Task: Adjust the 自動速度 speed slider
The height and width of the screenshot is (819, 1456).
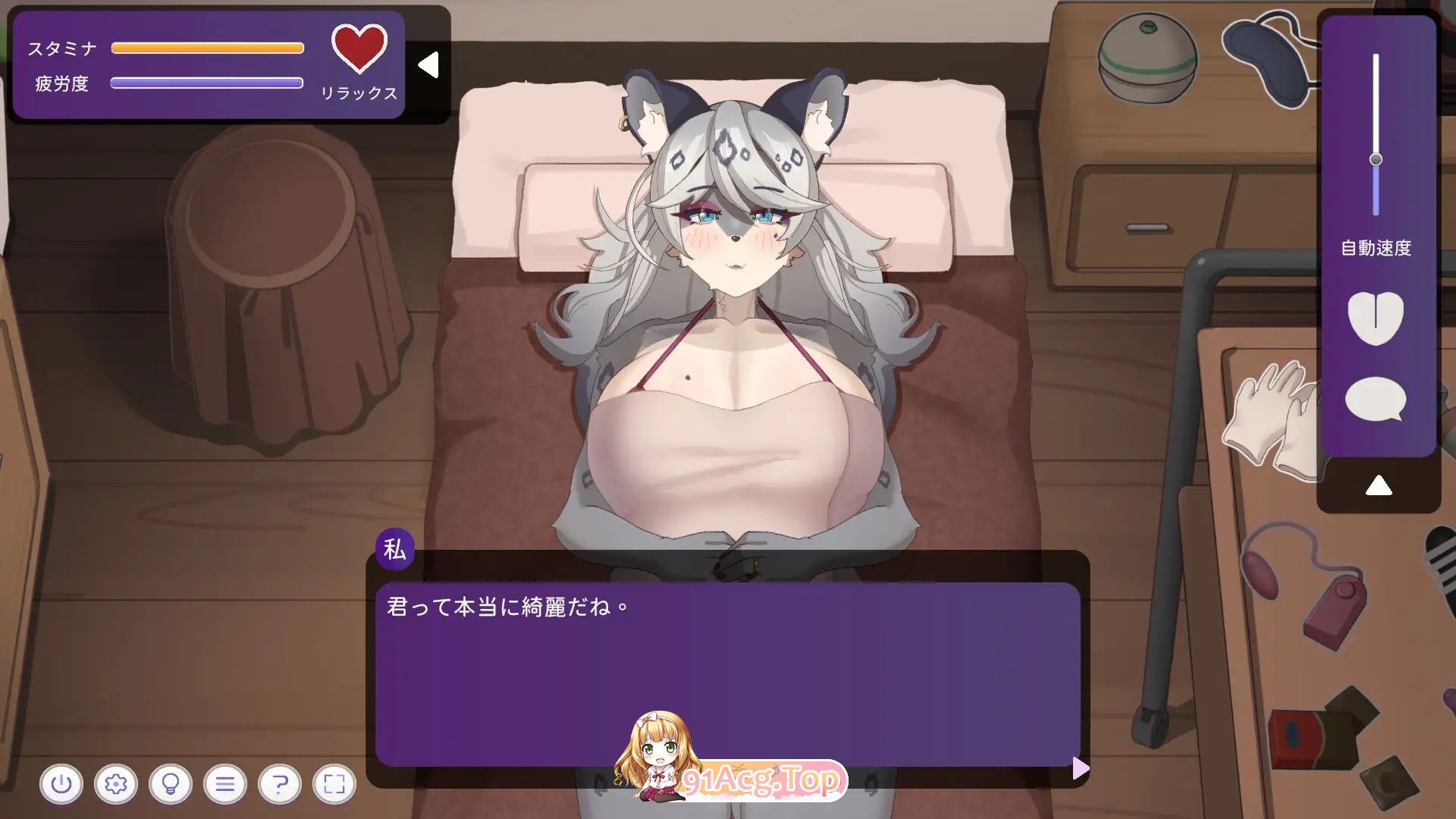Action: click(1376, 158)
